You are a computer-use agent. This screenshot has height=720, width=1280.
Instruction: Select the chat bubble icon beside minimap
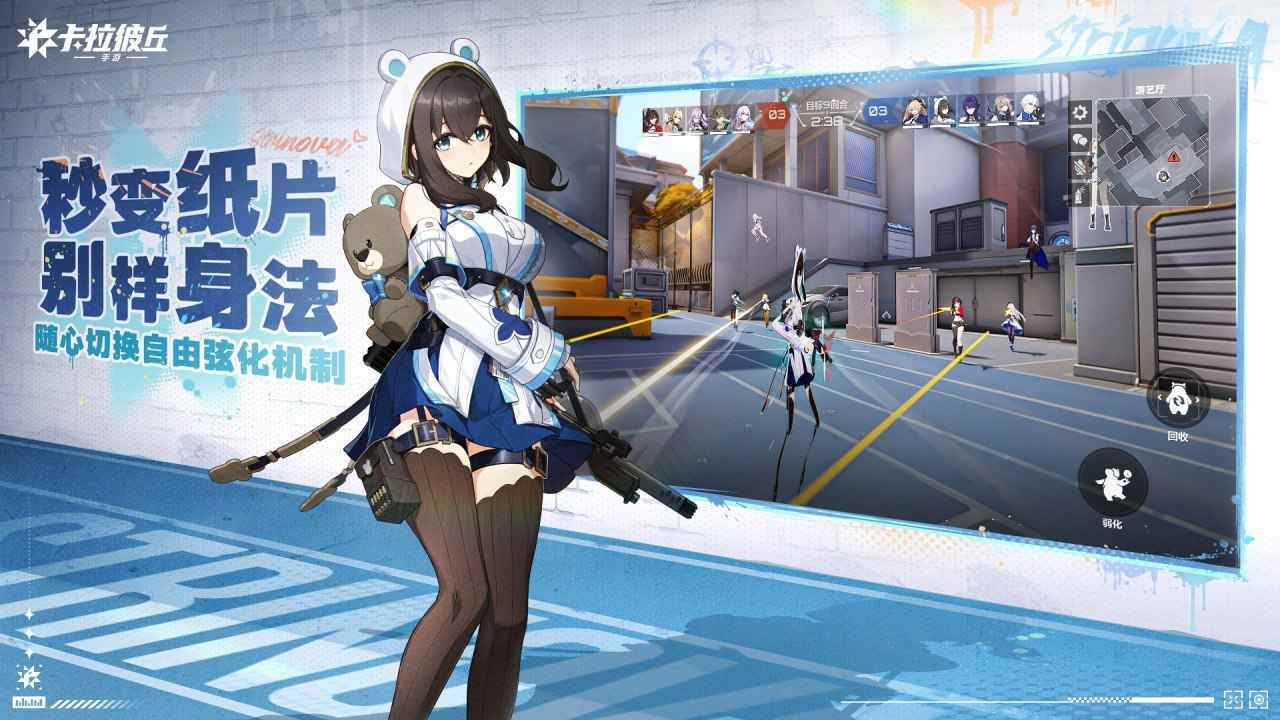(1079, 138)
